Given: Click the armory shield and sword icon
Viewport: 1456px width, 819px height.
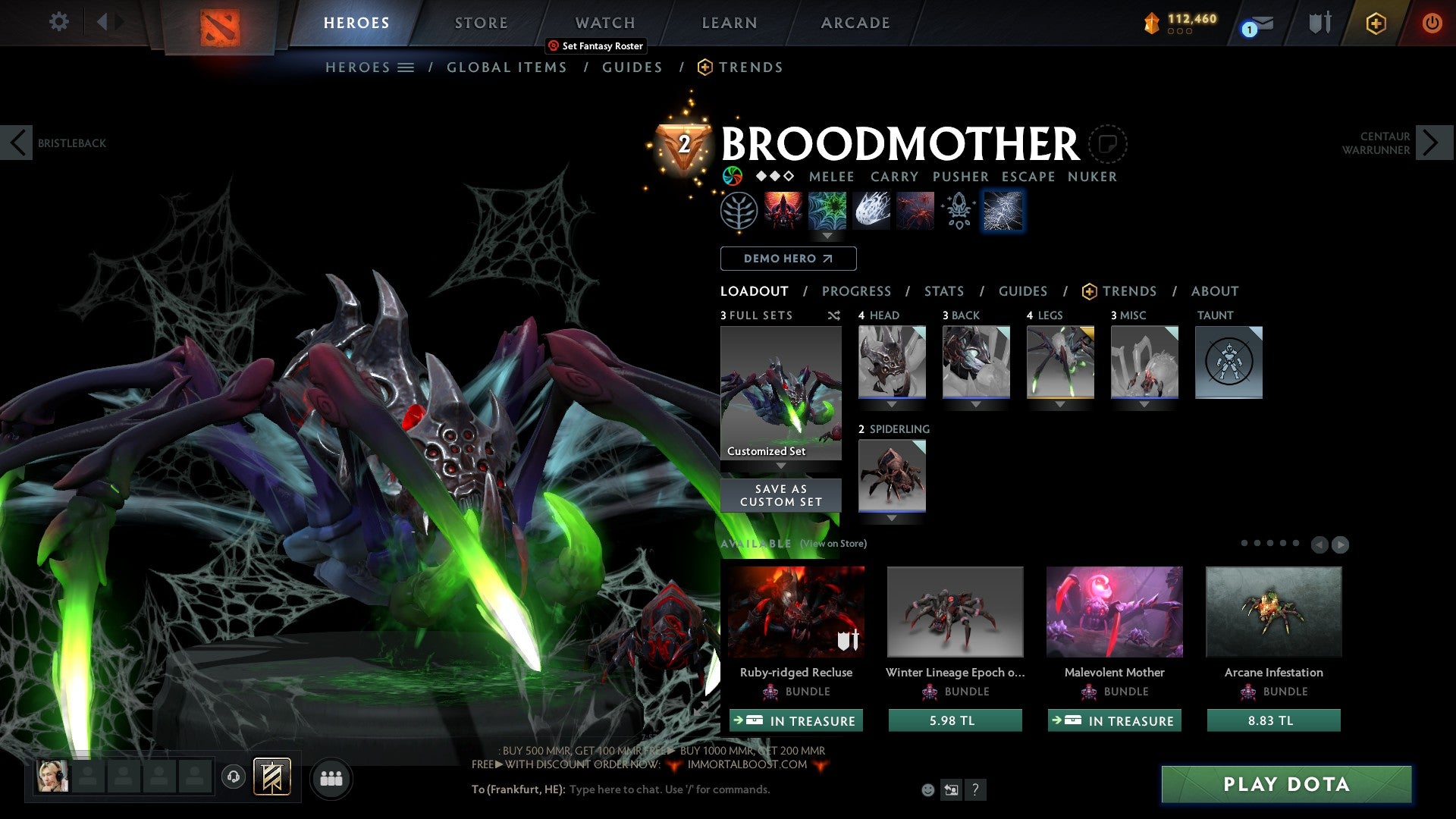Looking at the screenshot, I should [1319, 22].
